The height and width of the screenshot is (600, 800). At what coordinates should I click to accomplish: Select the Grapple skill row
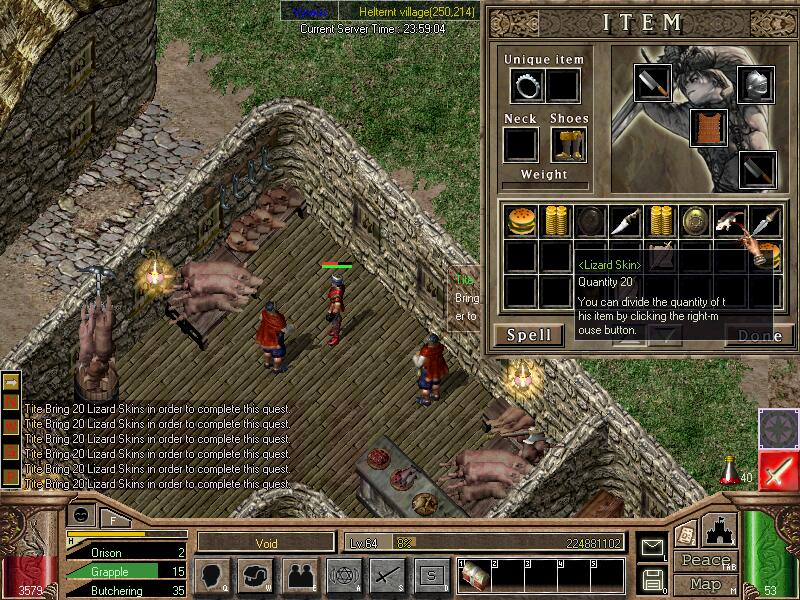(126, 571)
